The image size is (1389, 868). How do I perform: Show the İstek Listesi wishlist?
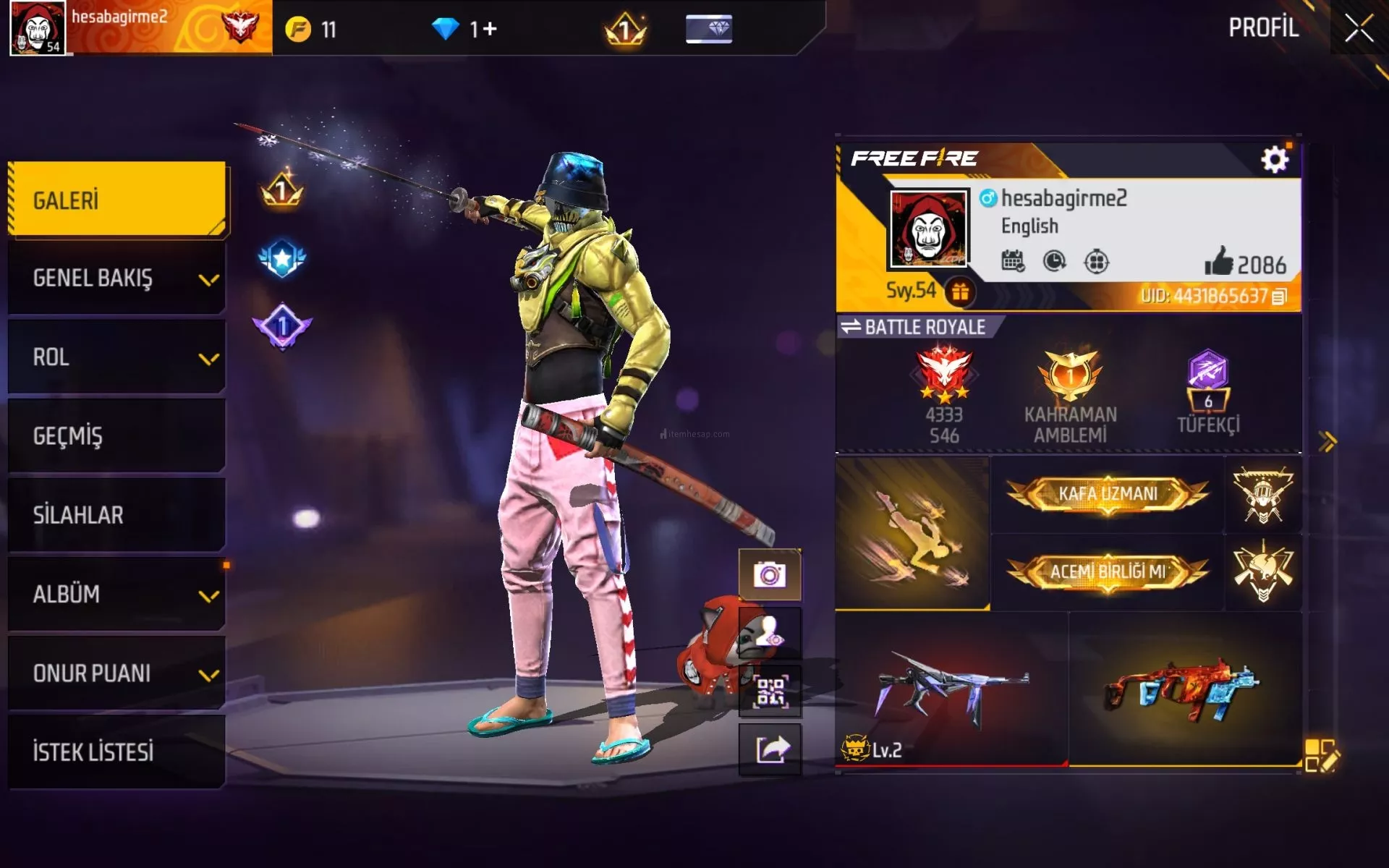117,752
